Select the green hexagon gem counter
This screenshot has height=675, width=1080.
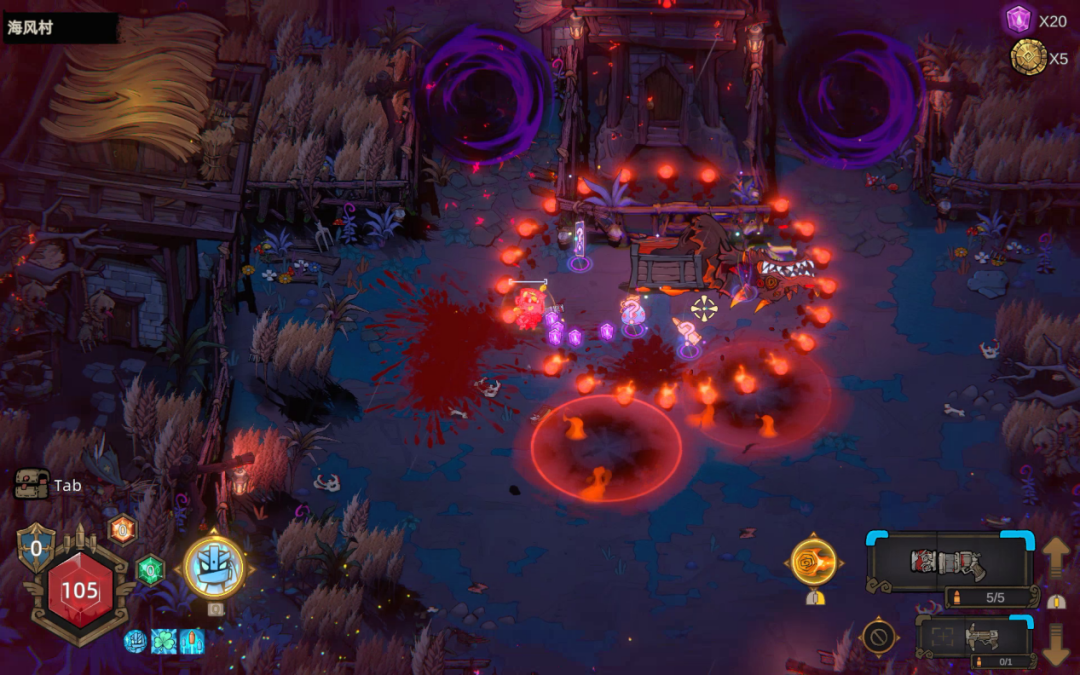pos(150,570)
